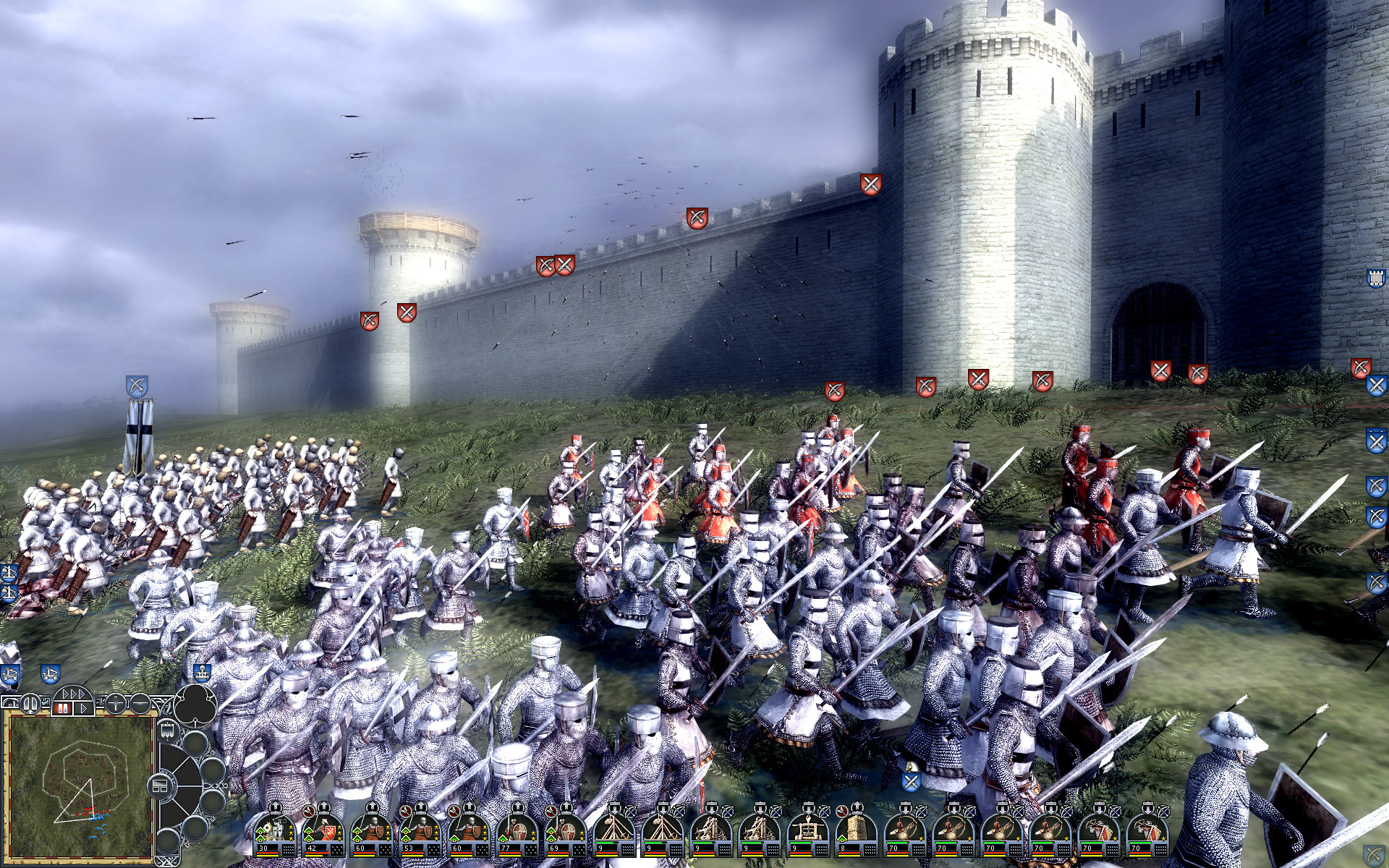Zoom out with the minus button
This screenshot has height=868, width=1389.
(x=140, y=704)
